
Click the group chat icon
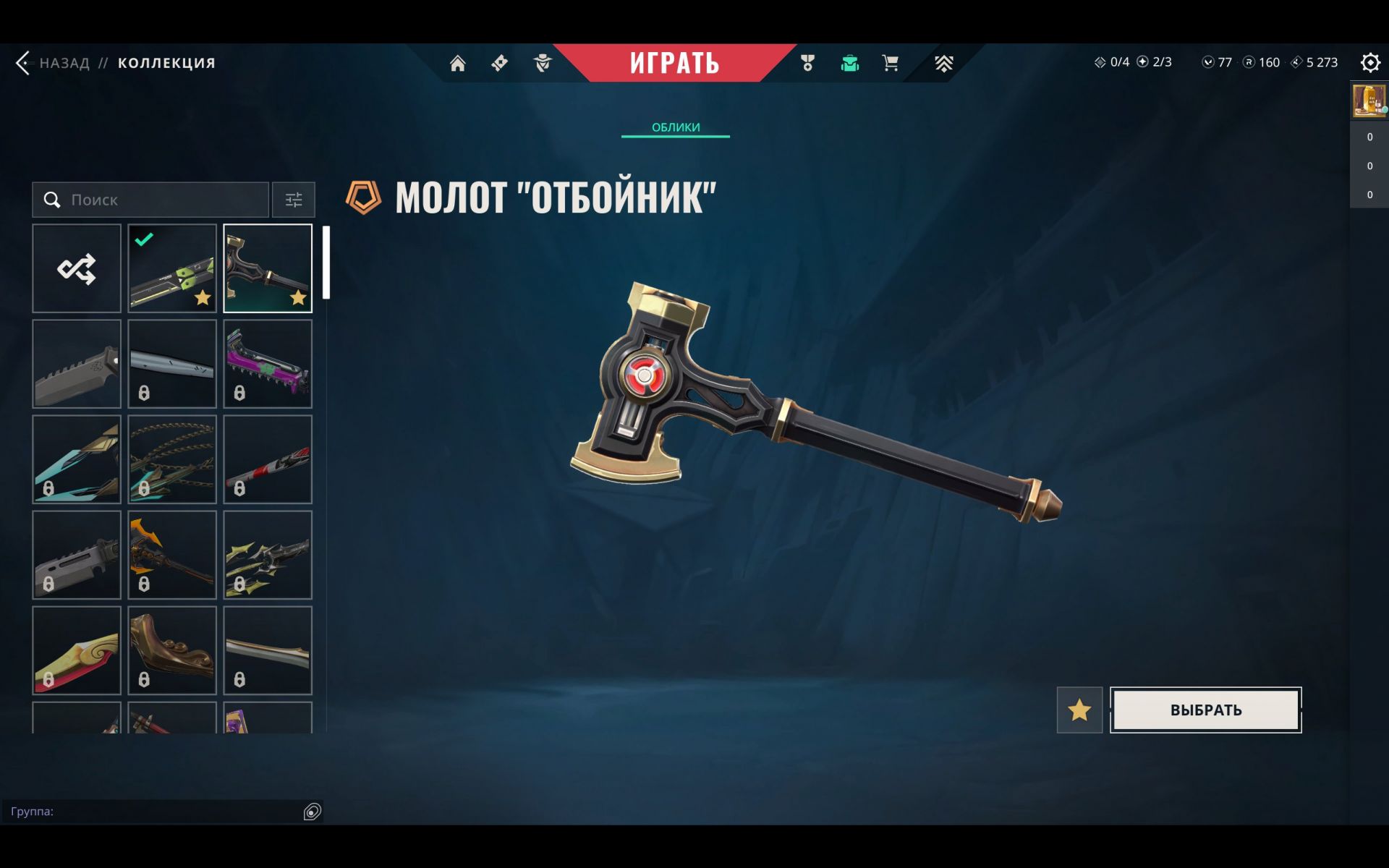coord(312,812)
